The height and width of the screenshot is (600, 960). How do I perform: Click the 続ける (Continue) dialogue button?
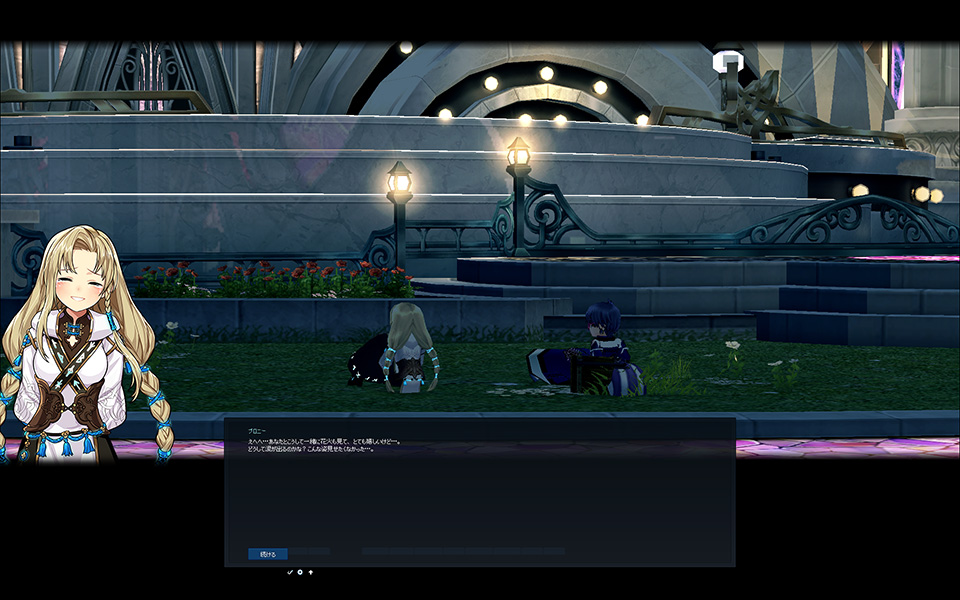(x=267, y=553)
